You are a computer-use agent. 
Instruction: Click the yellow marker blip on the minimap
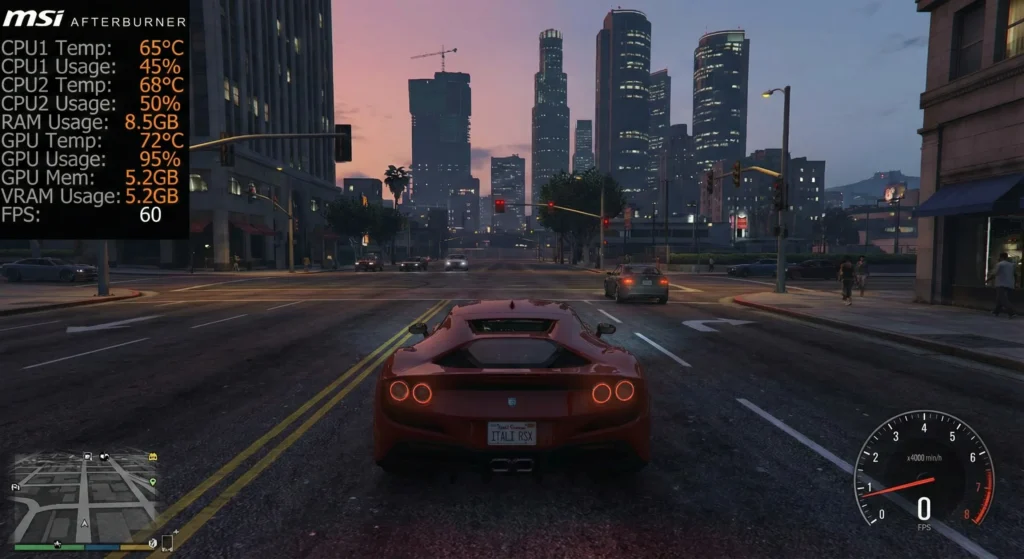(x=153, y=457)
